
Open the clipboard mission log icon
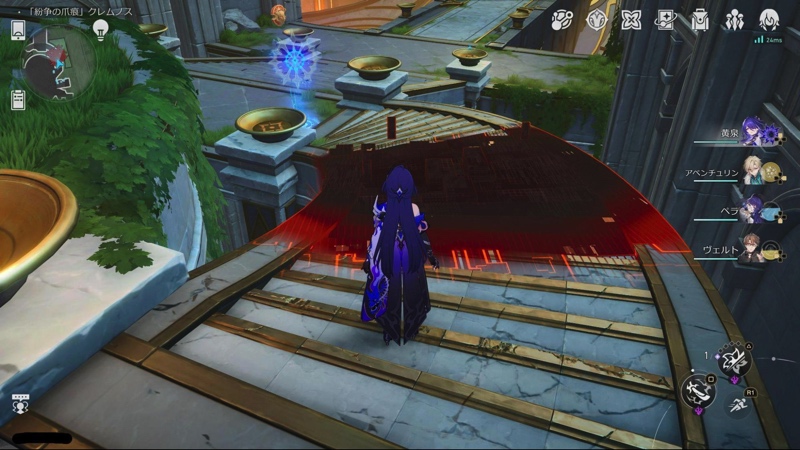coord(18,98)
